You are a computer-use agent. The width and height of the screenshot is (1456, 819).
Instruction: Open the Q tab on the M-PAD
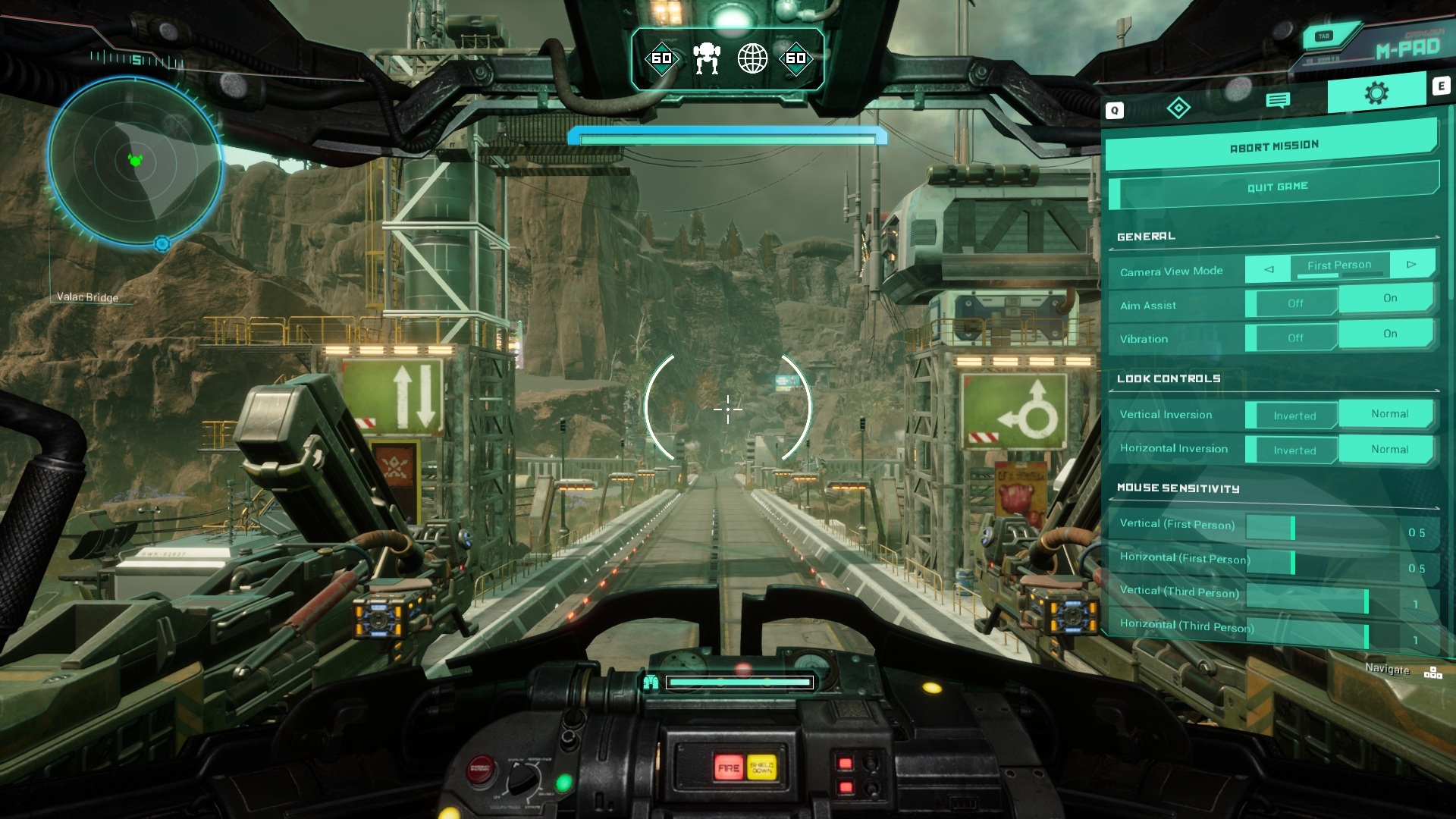pyautogui.click(x=1113, y=108)
